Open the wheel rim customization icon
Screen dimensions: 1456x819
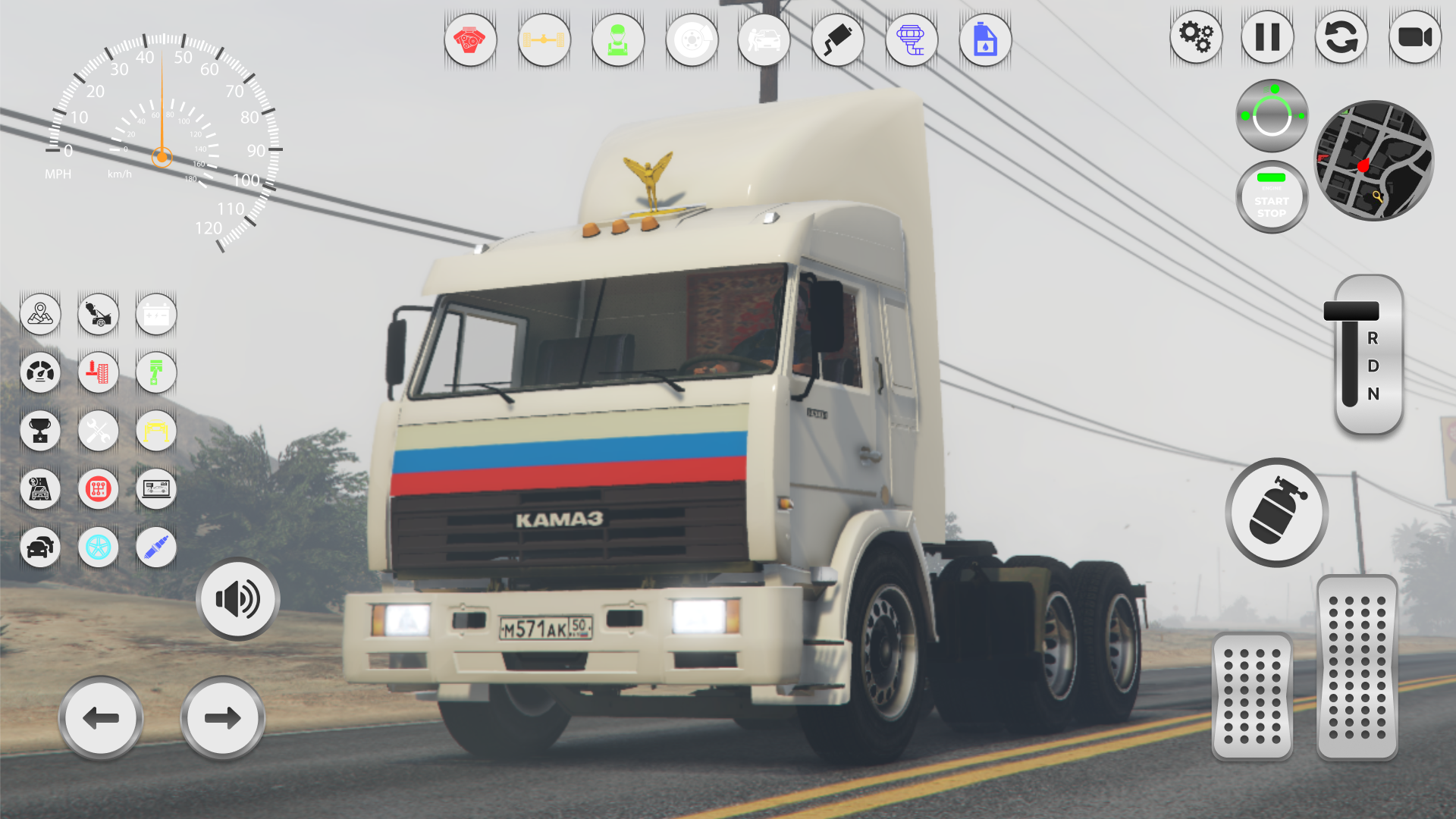point(98,548)
